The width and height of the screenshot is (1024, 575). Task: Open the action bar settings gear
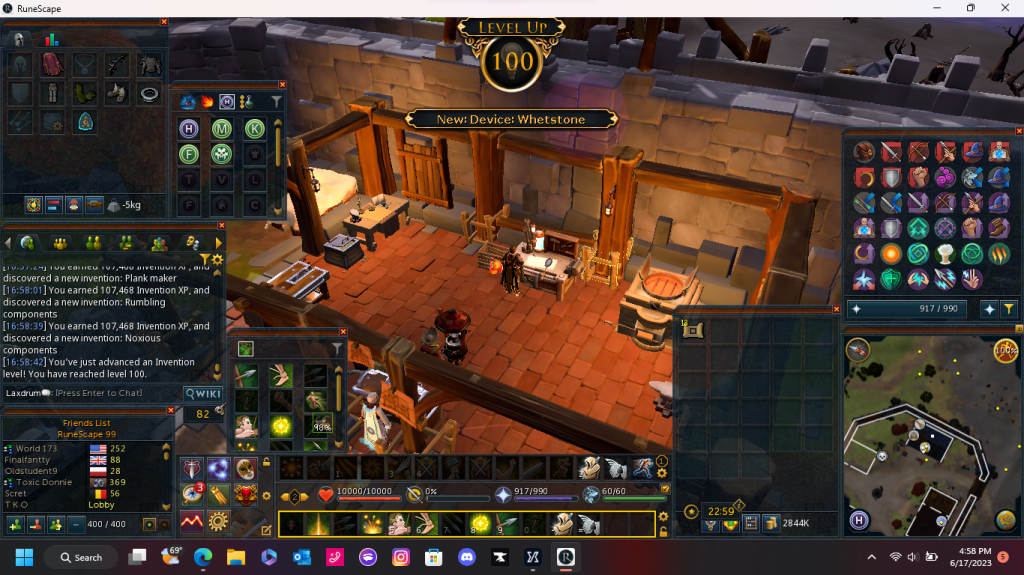click(661, 472)
